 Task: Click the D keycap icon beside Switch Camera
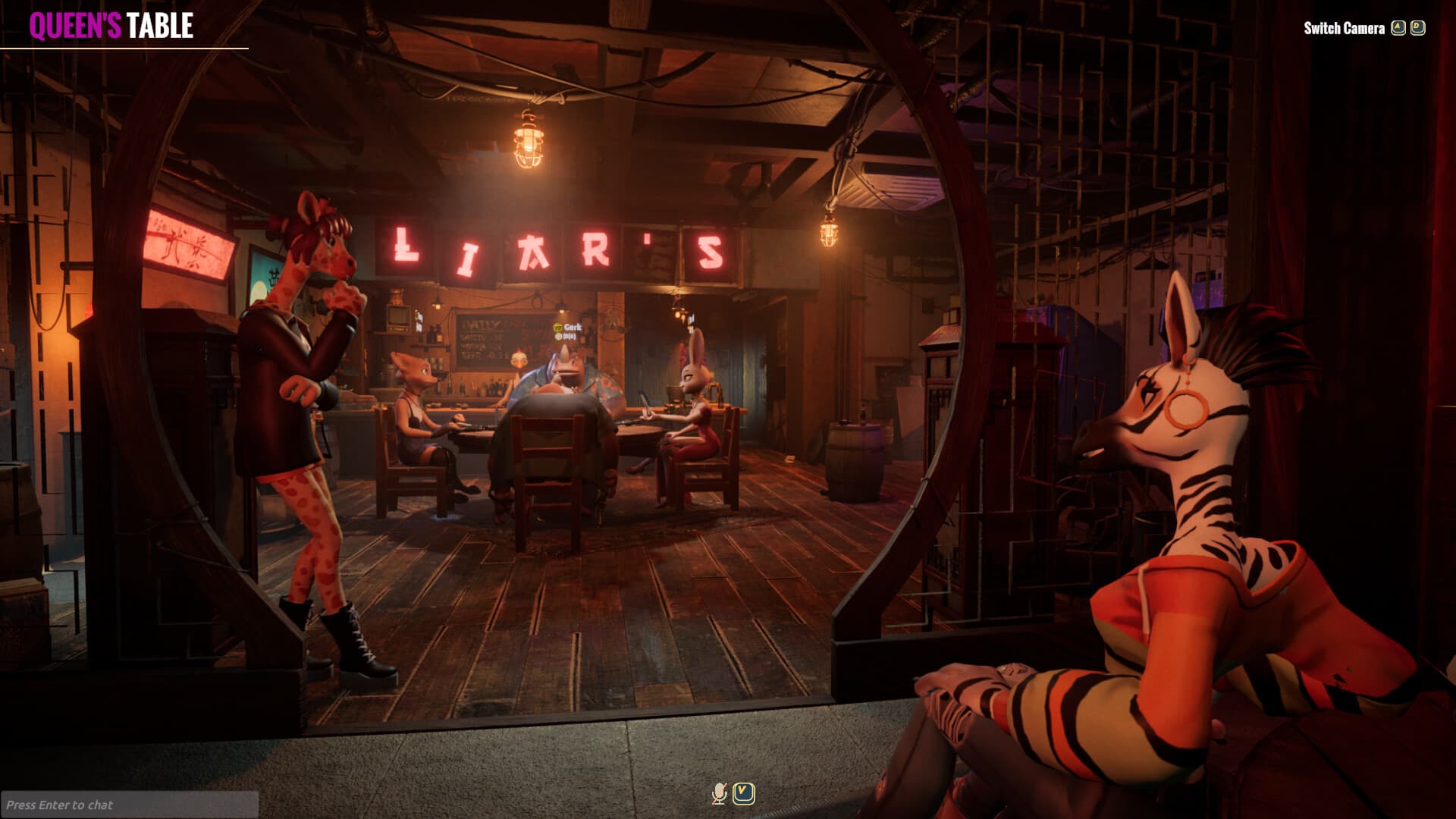click(1418, 26)
